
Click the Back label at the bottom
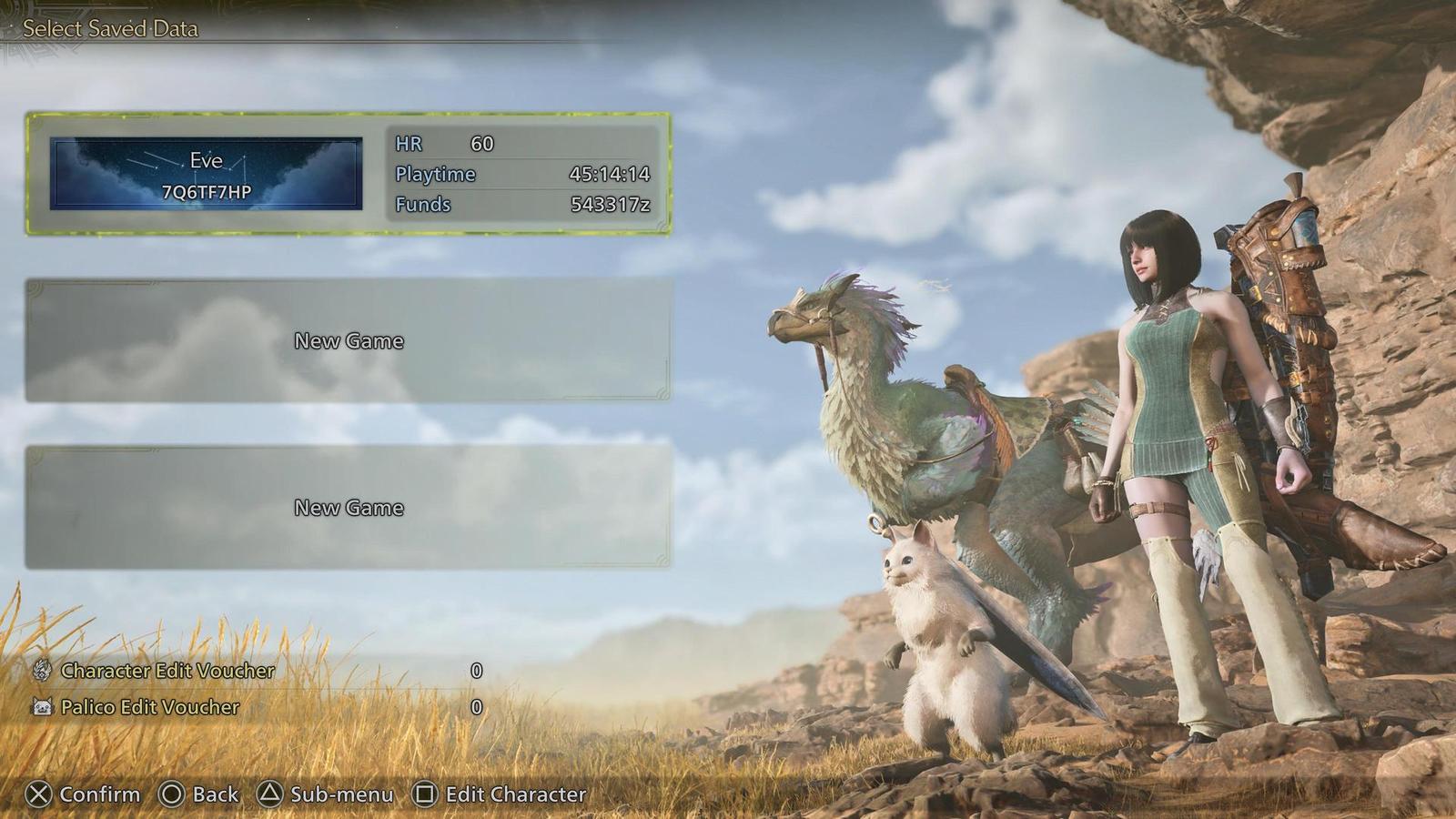coord(208,794)
